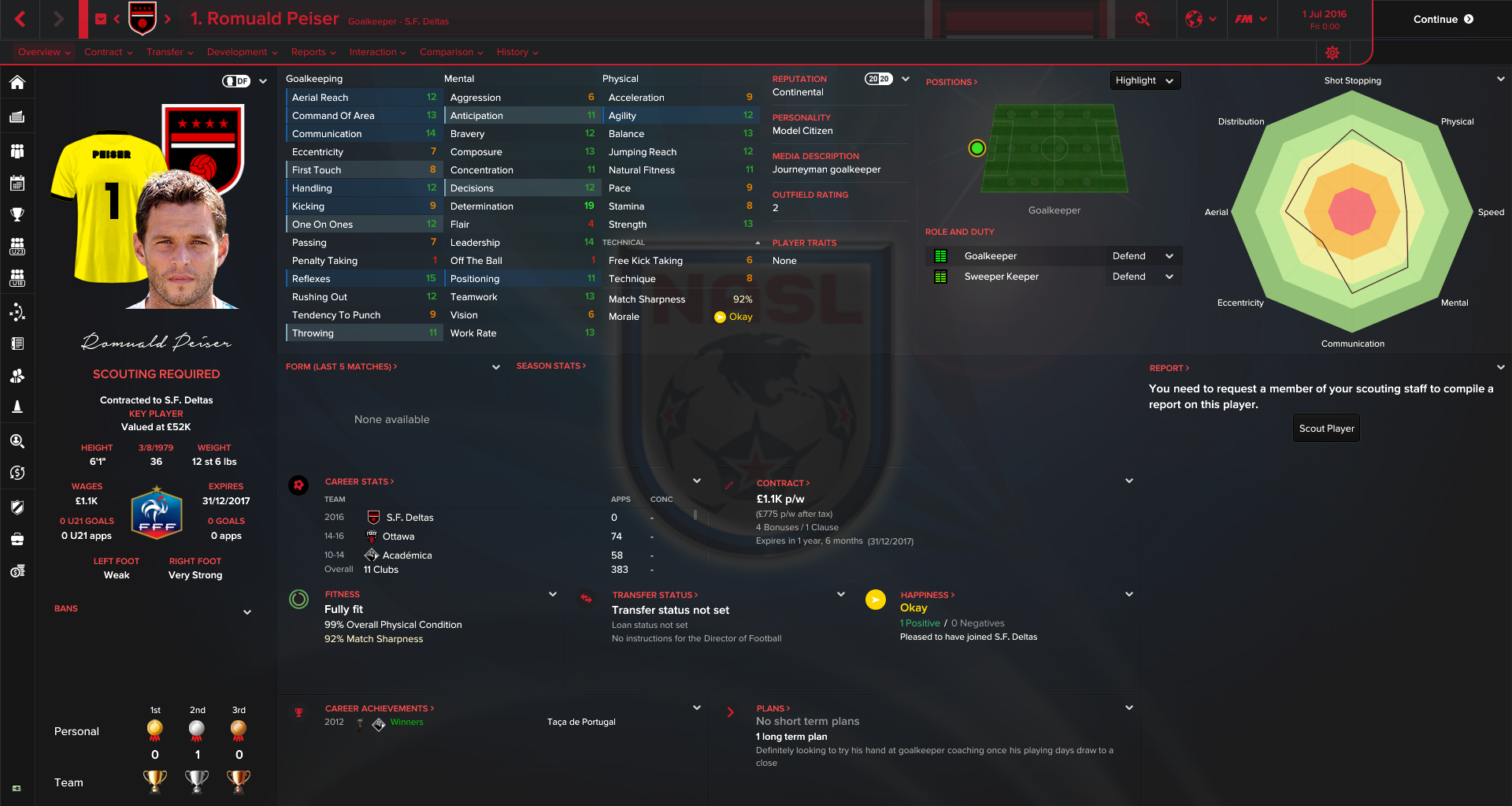The image size is (1512, 806).
Task: Click the 20/20 reputation bar
Action: (880, 79)
